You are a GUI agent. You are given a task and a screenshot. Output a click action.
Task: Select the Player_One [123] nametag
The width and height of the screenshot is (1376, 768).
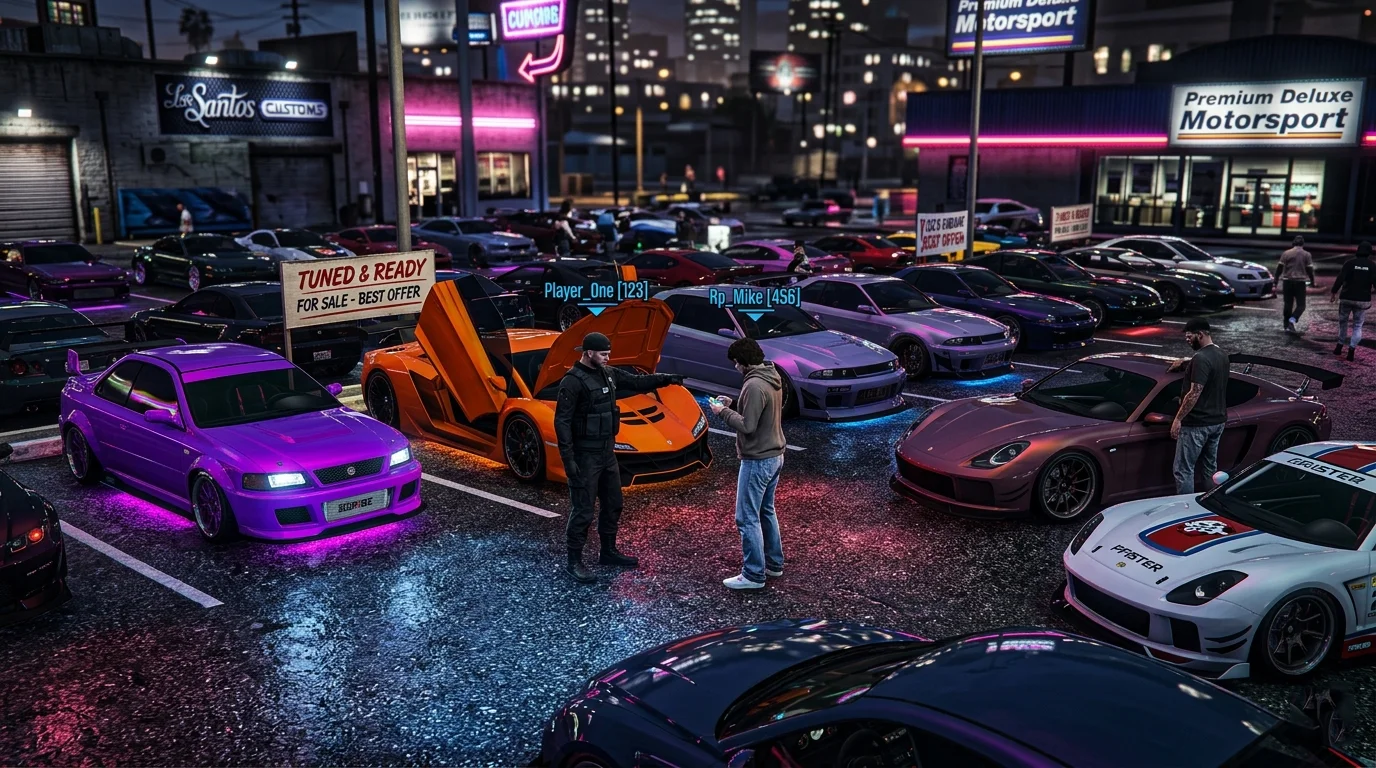coord(594,291)
